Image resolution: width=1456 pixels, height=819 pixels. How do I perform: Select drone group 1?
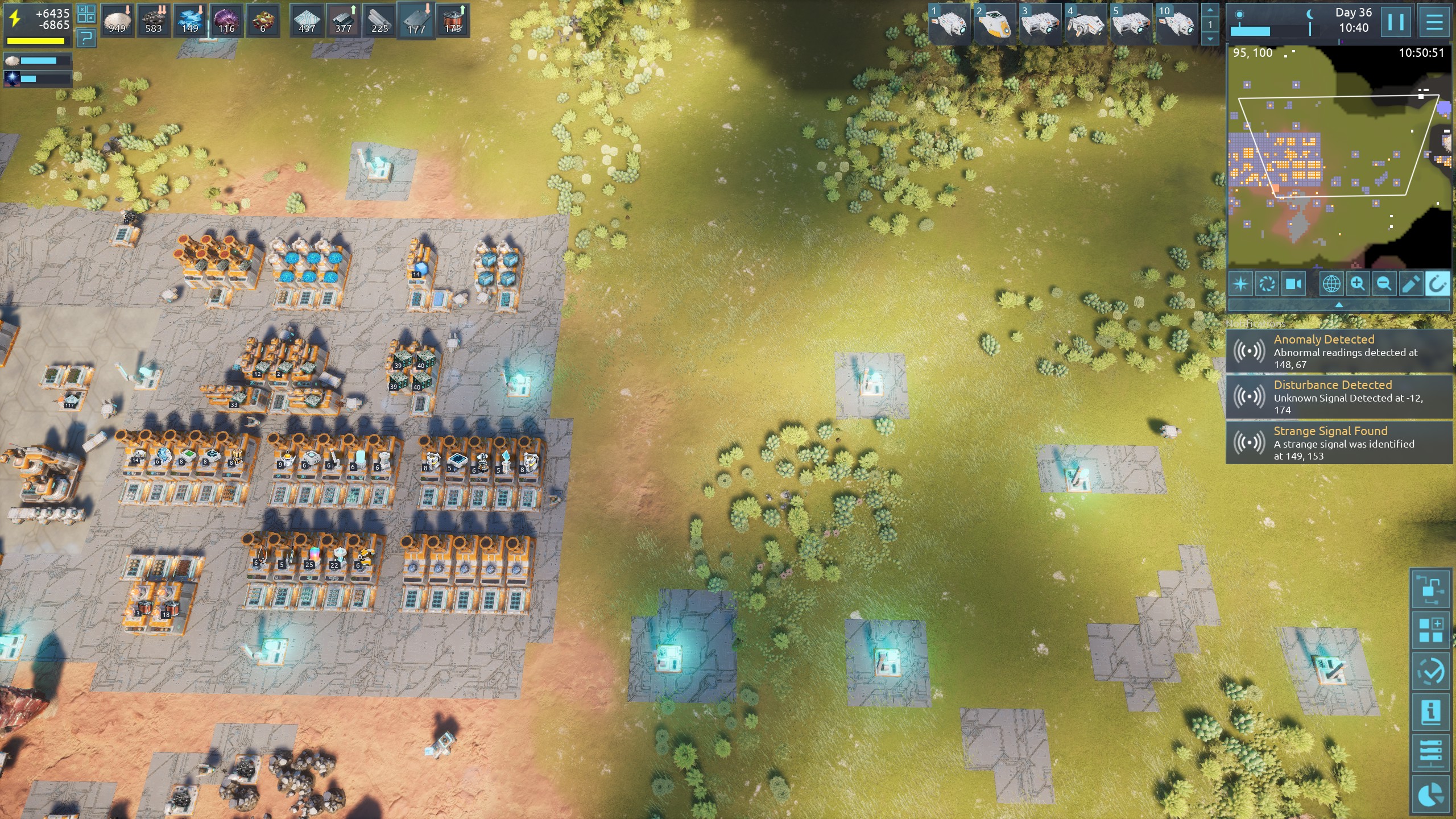click(949, 23)
